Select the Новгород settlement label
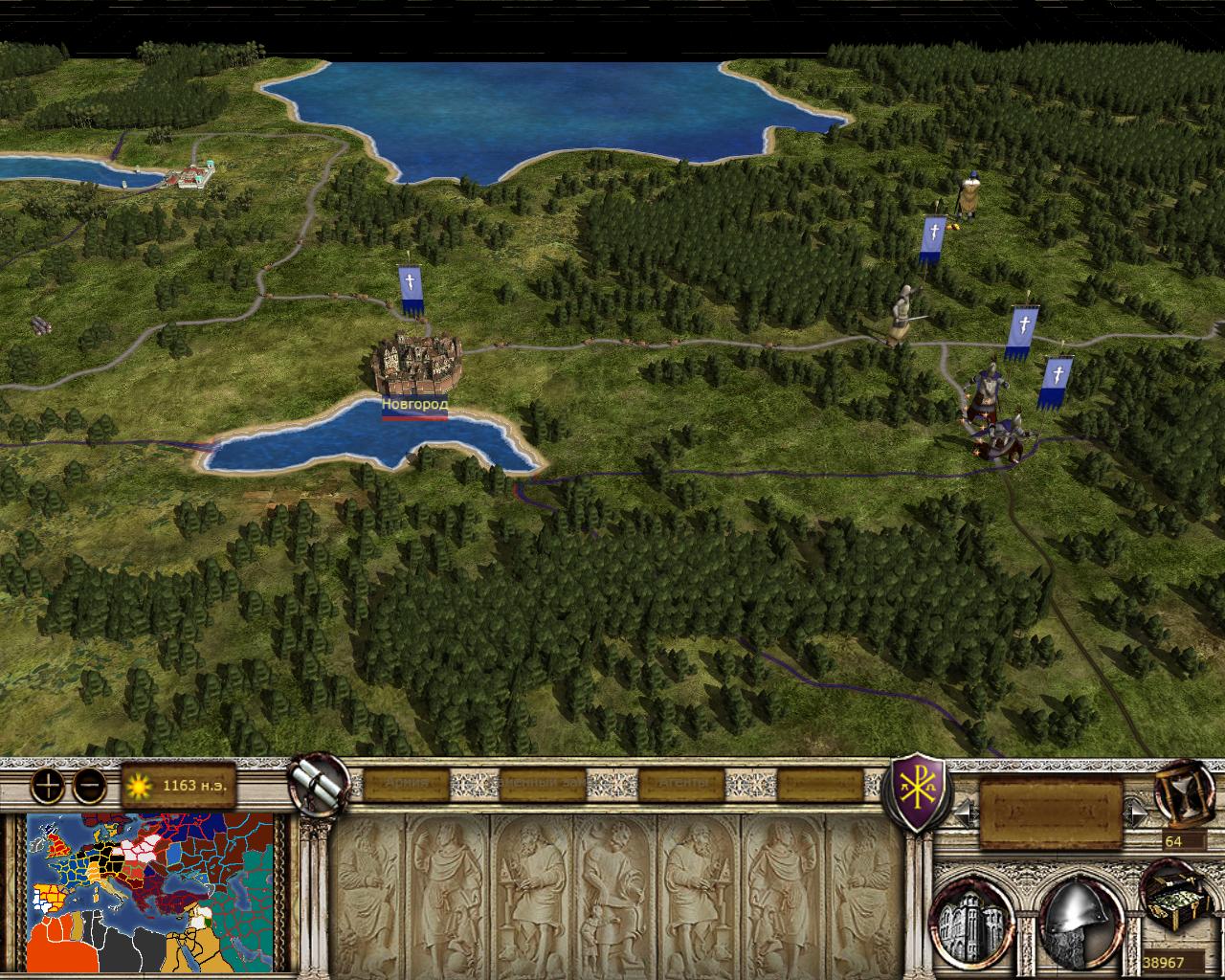Image resolution: width=1225 pixels, height=980 pixels. 414,405
